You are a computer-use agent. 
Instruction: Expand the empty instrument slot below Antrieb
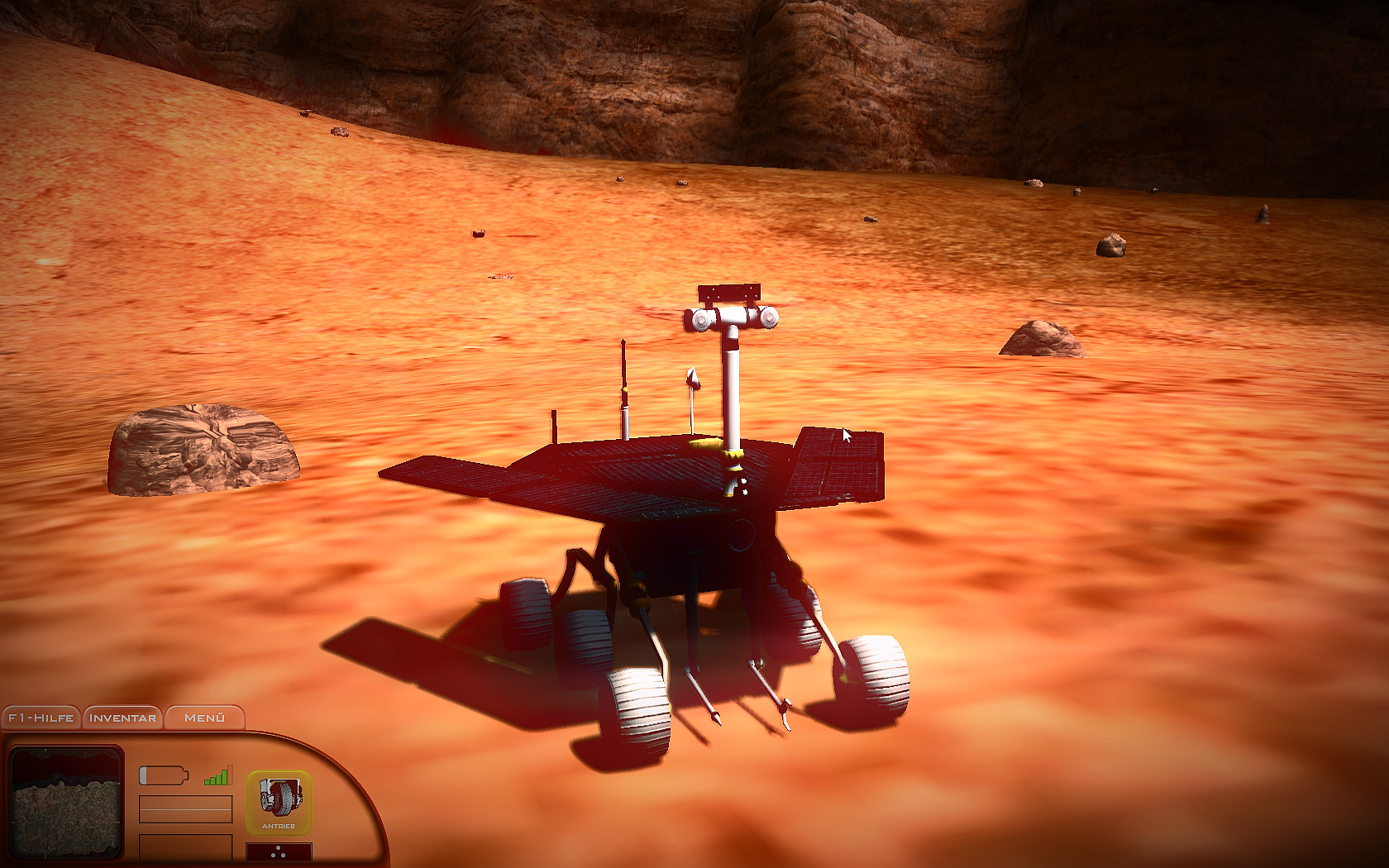pyautogui.click(x=279, y=851)
